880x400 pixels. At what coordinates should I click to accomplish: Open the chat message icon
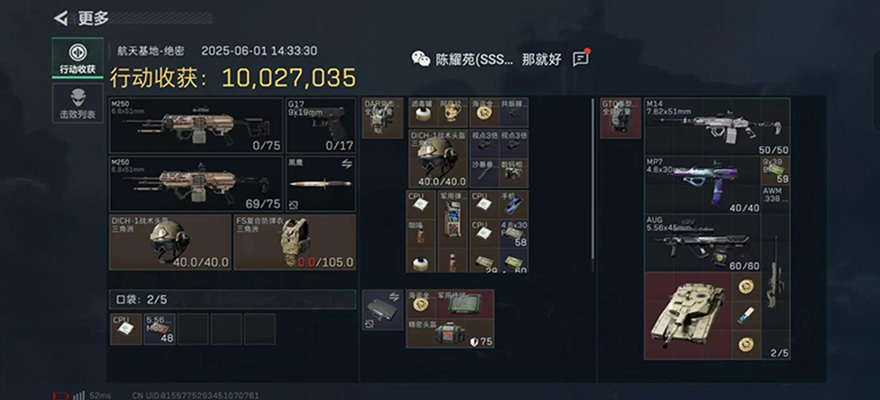[x=581, y=59]
